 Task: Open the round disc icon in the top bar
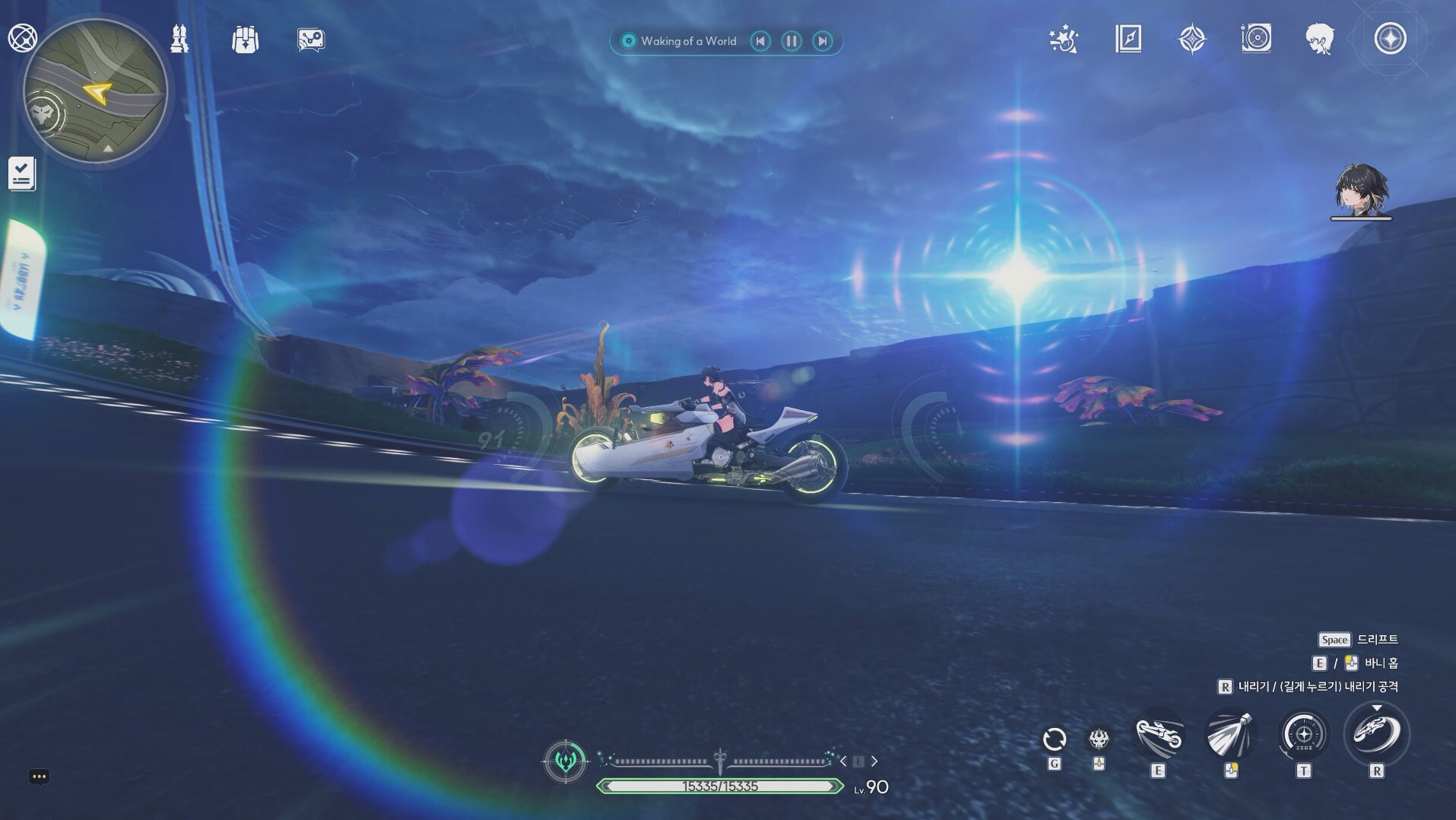[1256, 38]
